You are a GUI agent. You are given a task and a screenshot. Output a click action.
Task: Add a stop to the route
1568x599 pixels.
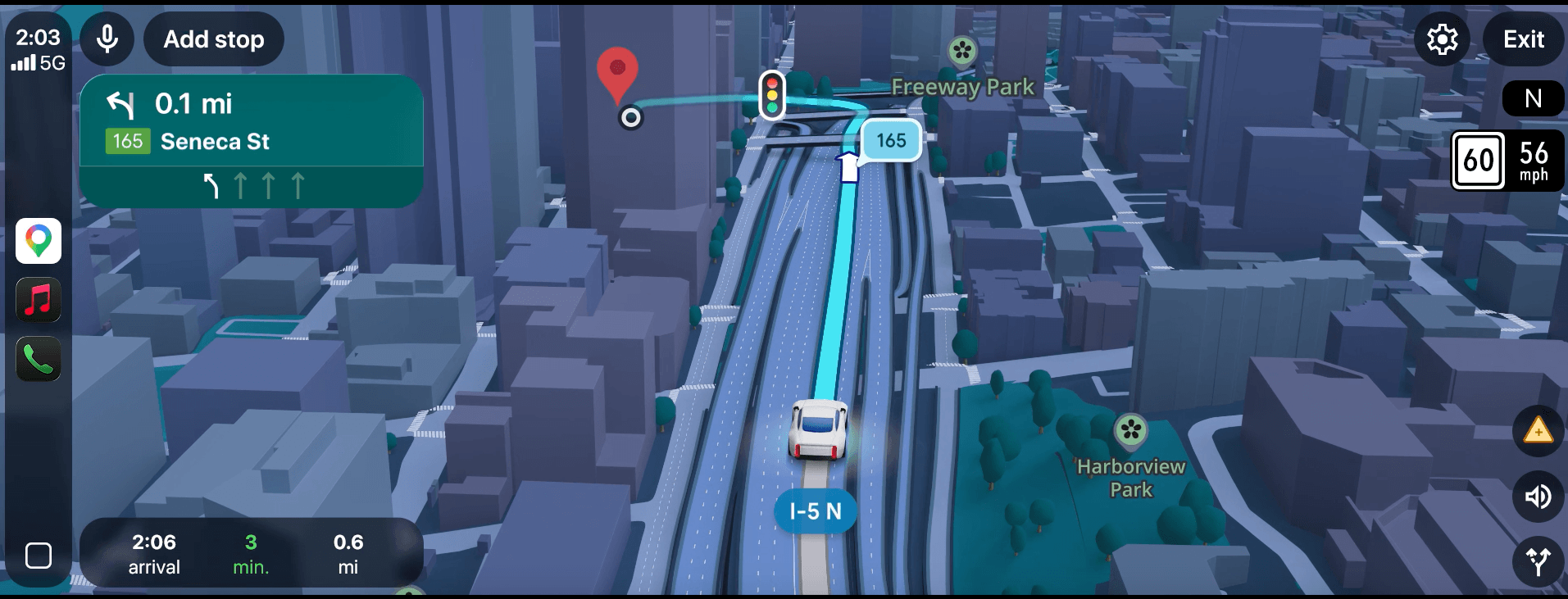(x=214, y=39)
